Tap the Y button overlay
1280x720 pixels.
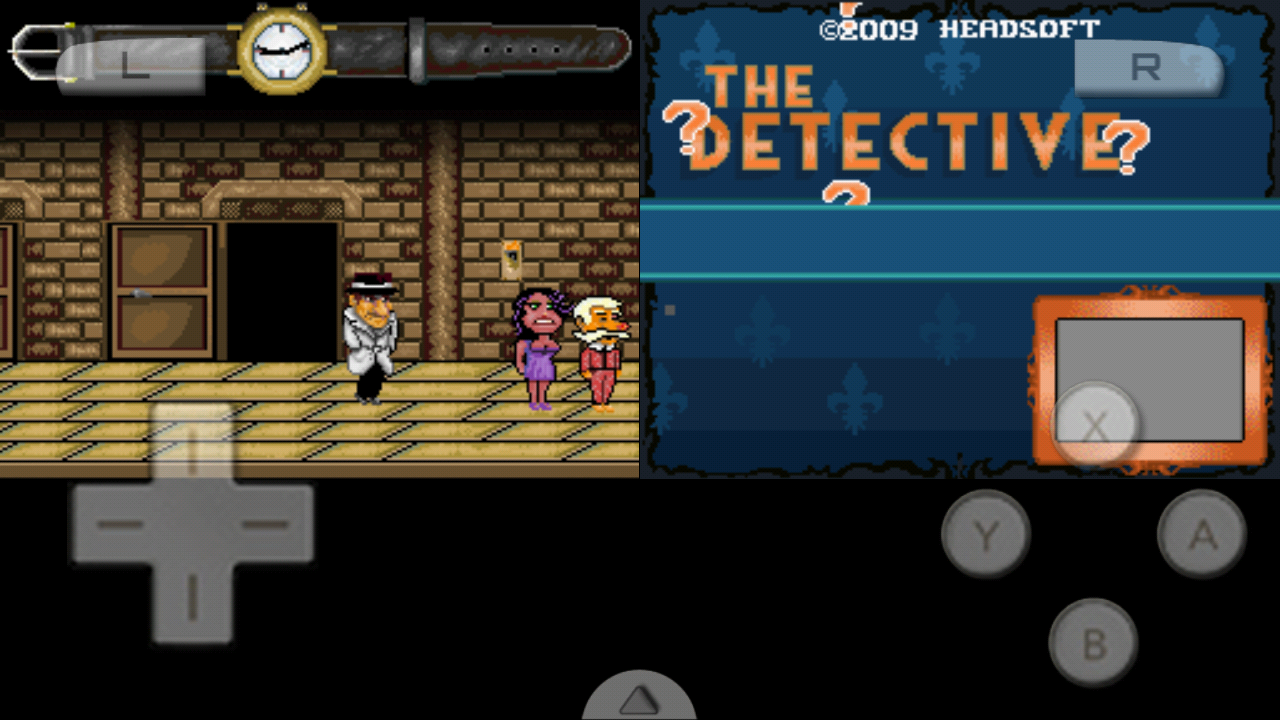point(985,534)
